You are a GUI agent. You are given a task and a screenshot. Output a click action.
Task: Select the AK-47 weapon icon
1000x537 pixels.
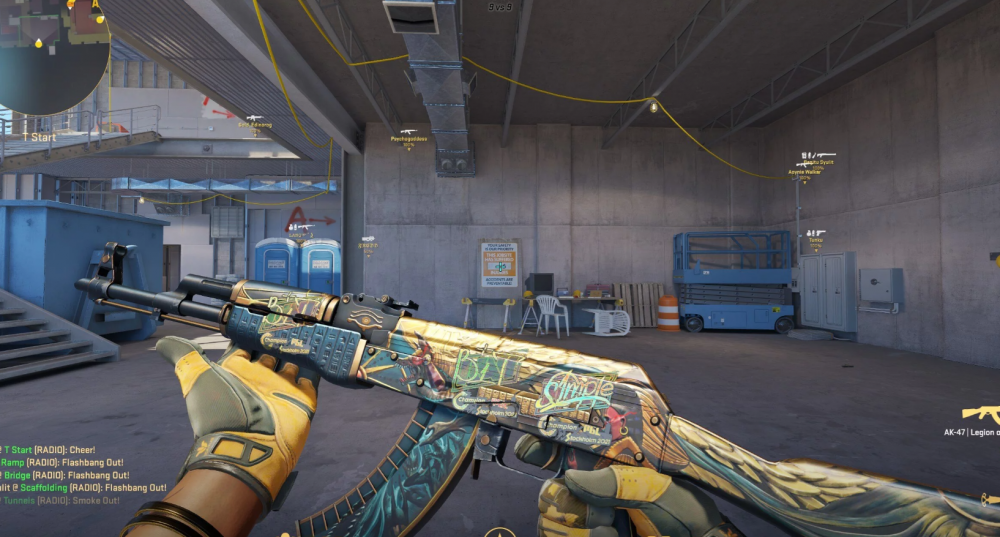(980, 413)
